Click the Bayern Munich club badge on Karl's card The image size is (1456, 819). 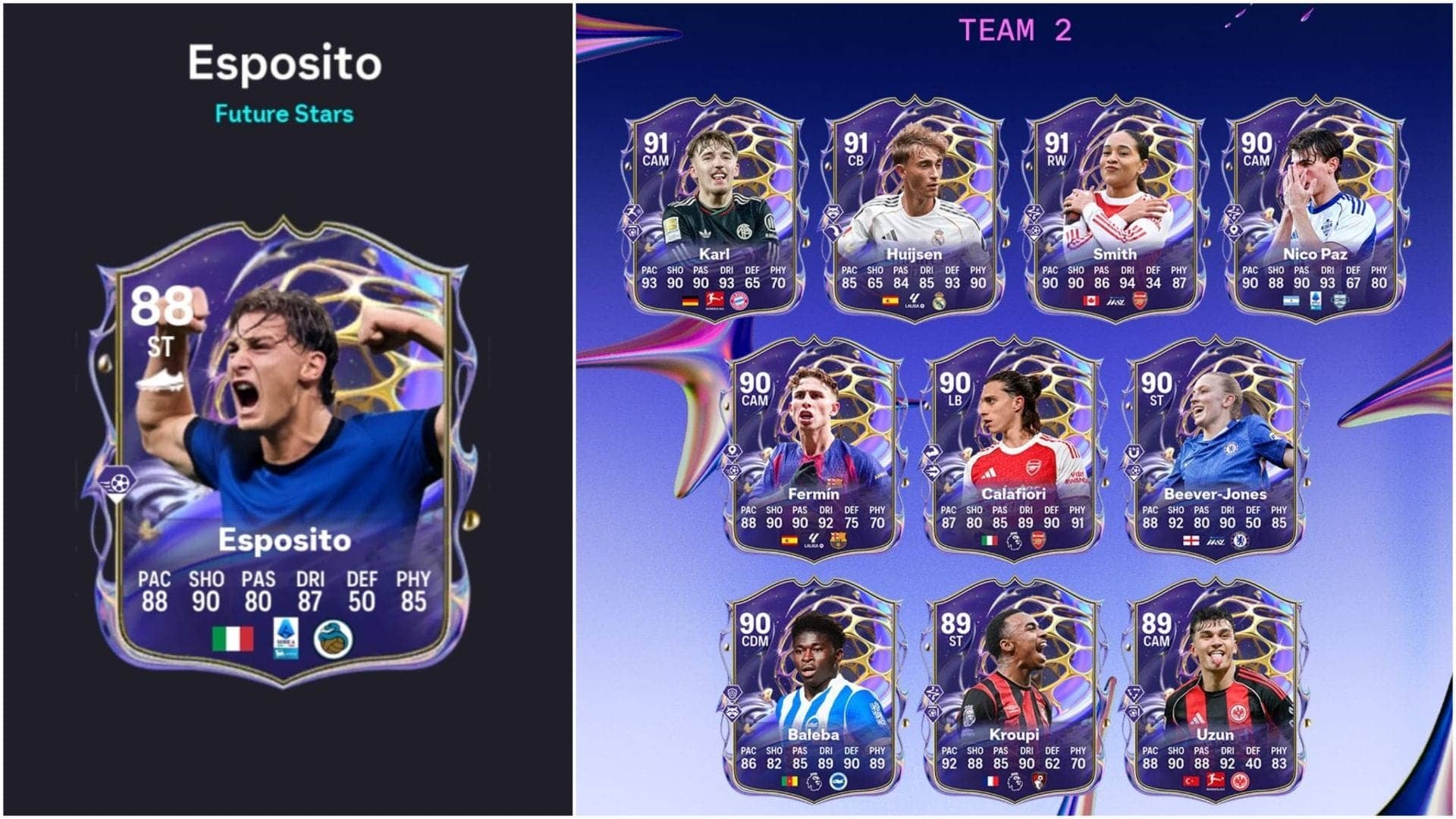739,301
